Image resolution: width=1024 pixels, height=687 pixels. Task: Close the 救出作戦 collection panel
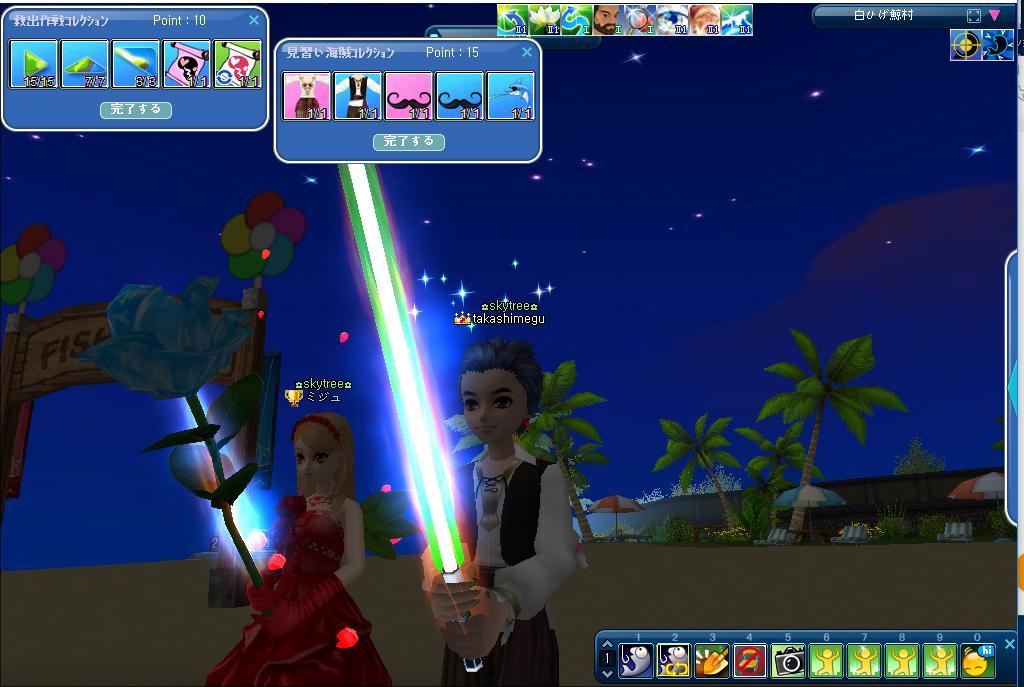point(254,20)
